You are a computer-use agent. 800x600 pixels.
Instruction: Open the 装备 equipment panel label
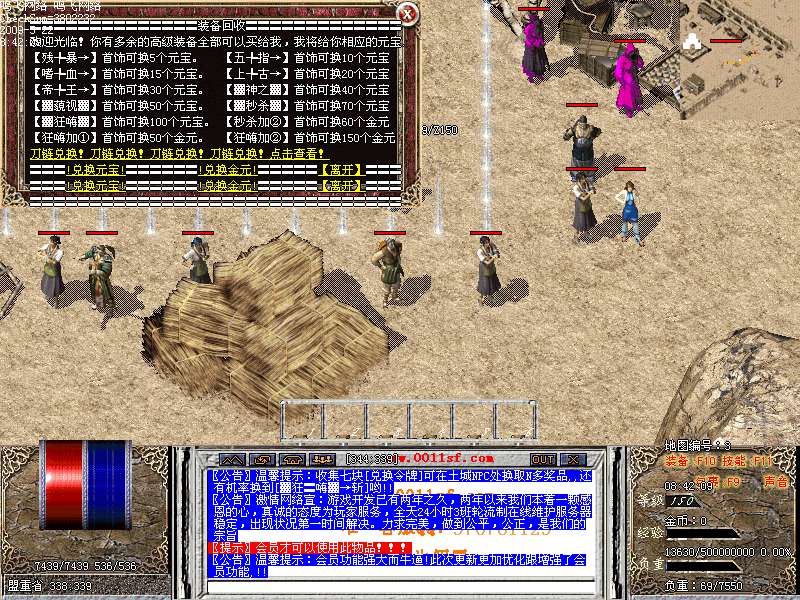click(678, 462)
